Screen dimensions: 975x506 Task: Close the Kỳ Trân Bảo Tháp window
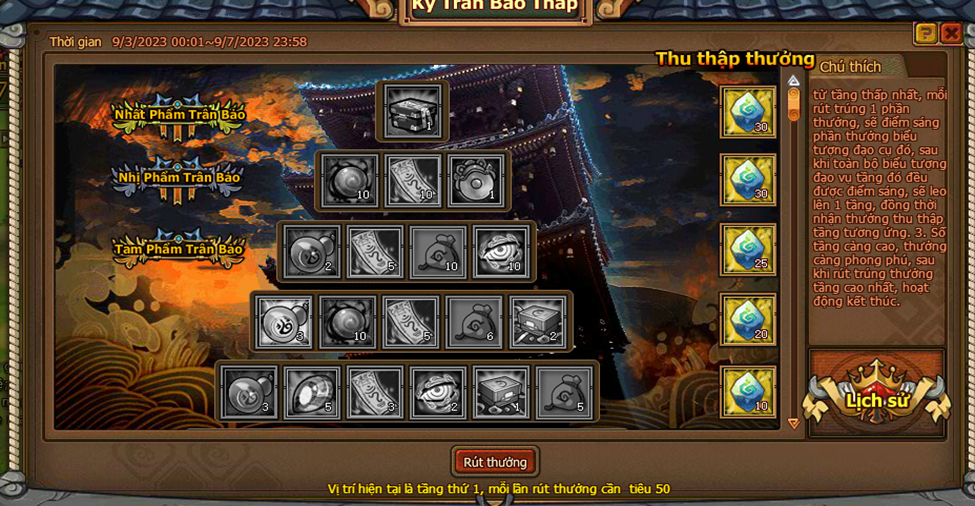951,34
